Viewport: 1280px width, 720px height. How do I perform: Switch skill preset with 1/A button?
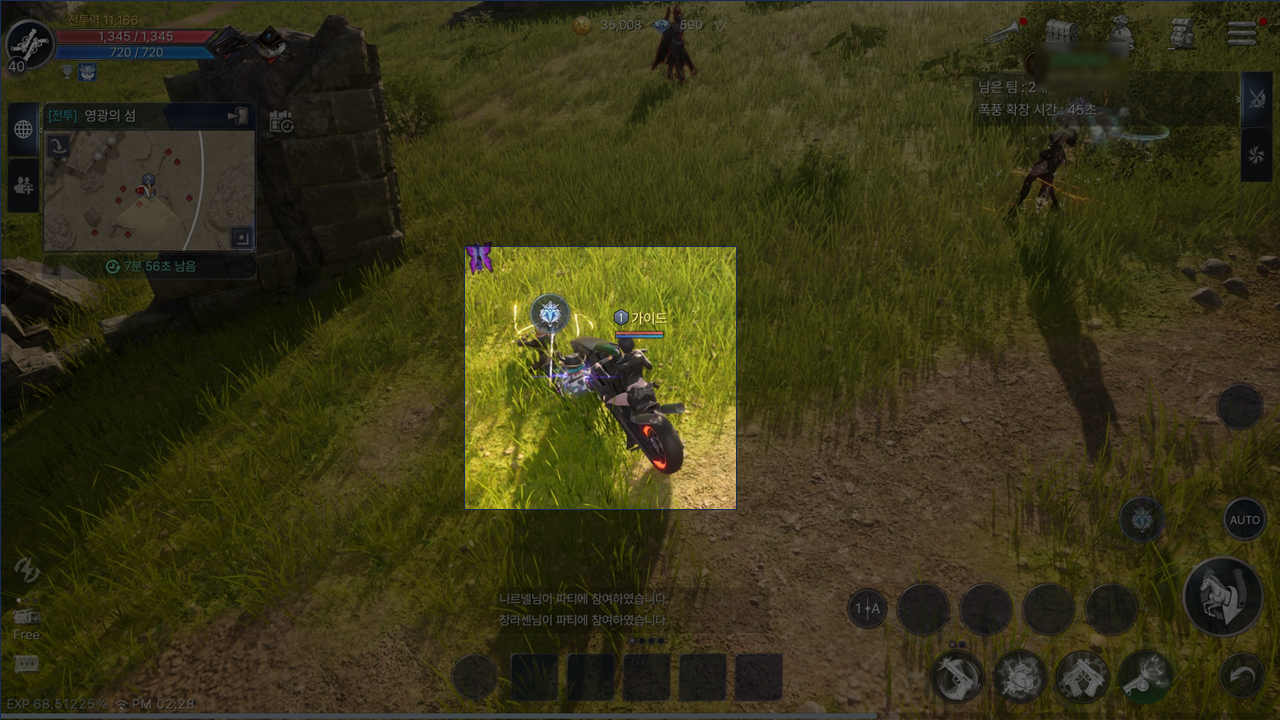tap(867, 608)
